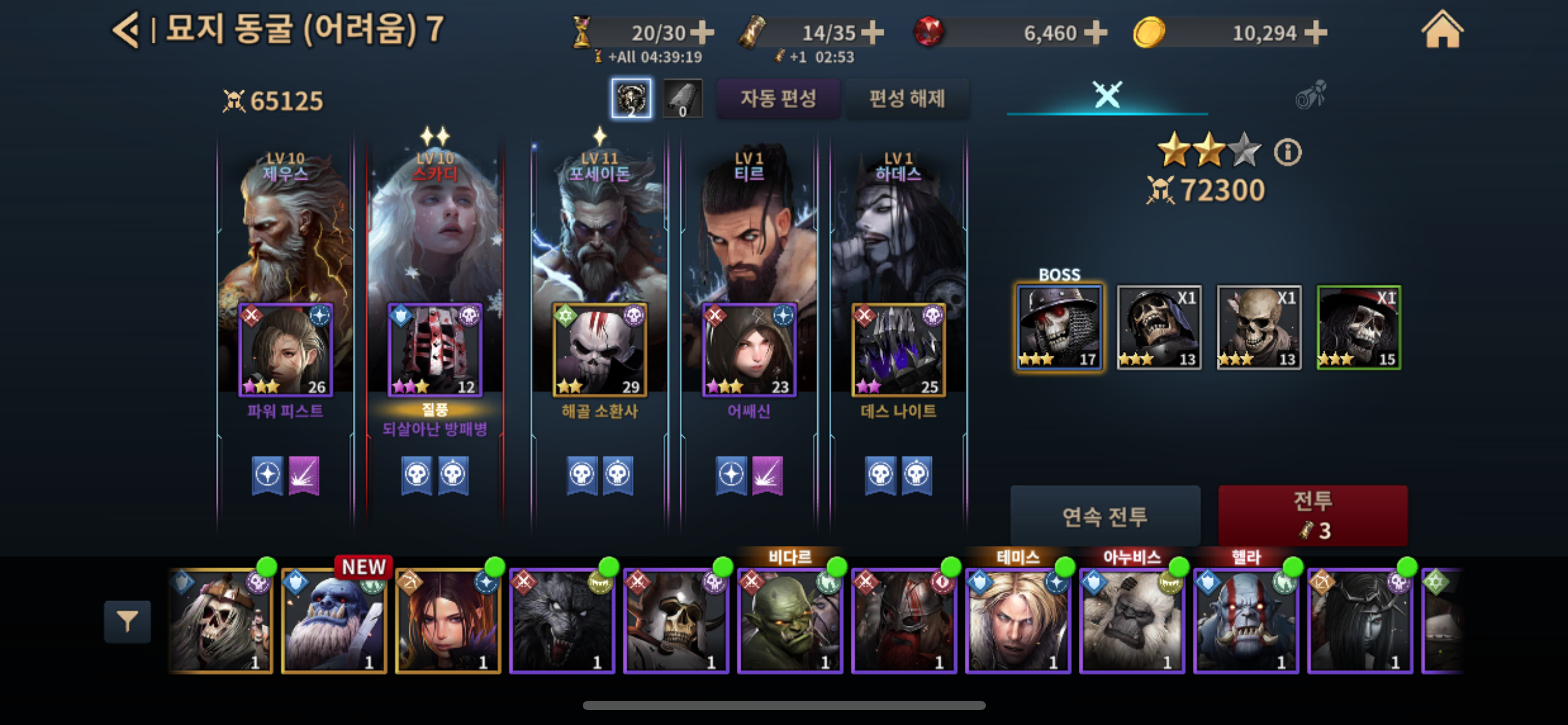Select the 데스 나이트 unit card
Viewport: 1568px width, 725px height.
click(x=898, y=350)
